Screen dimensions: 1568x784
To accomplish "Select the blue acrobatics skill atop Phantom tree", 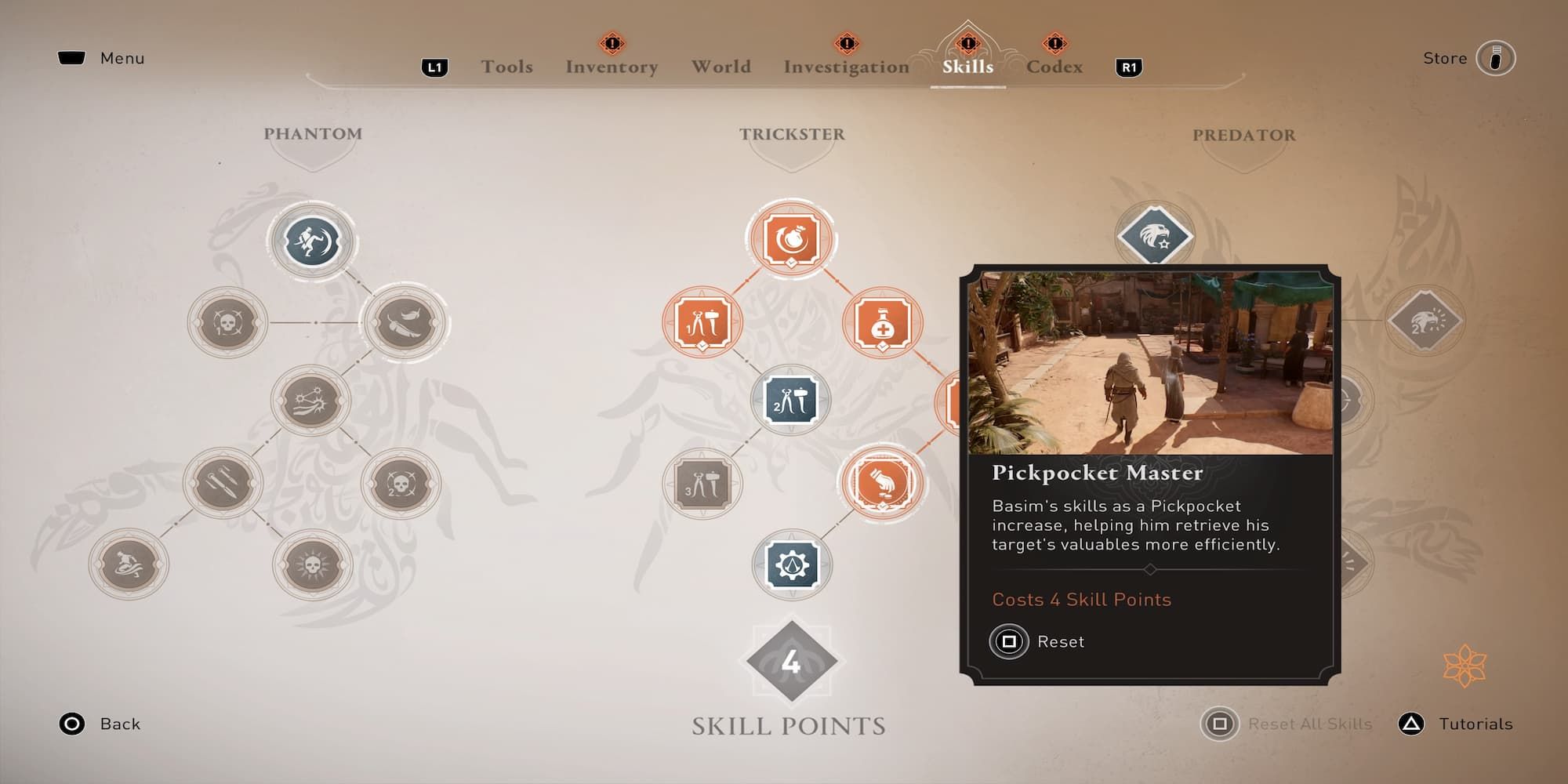I will pos(312,241).
